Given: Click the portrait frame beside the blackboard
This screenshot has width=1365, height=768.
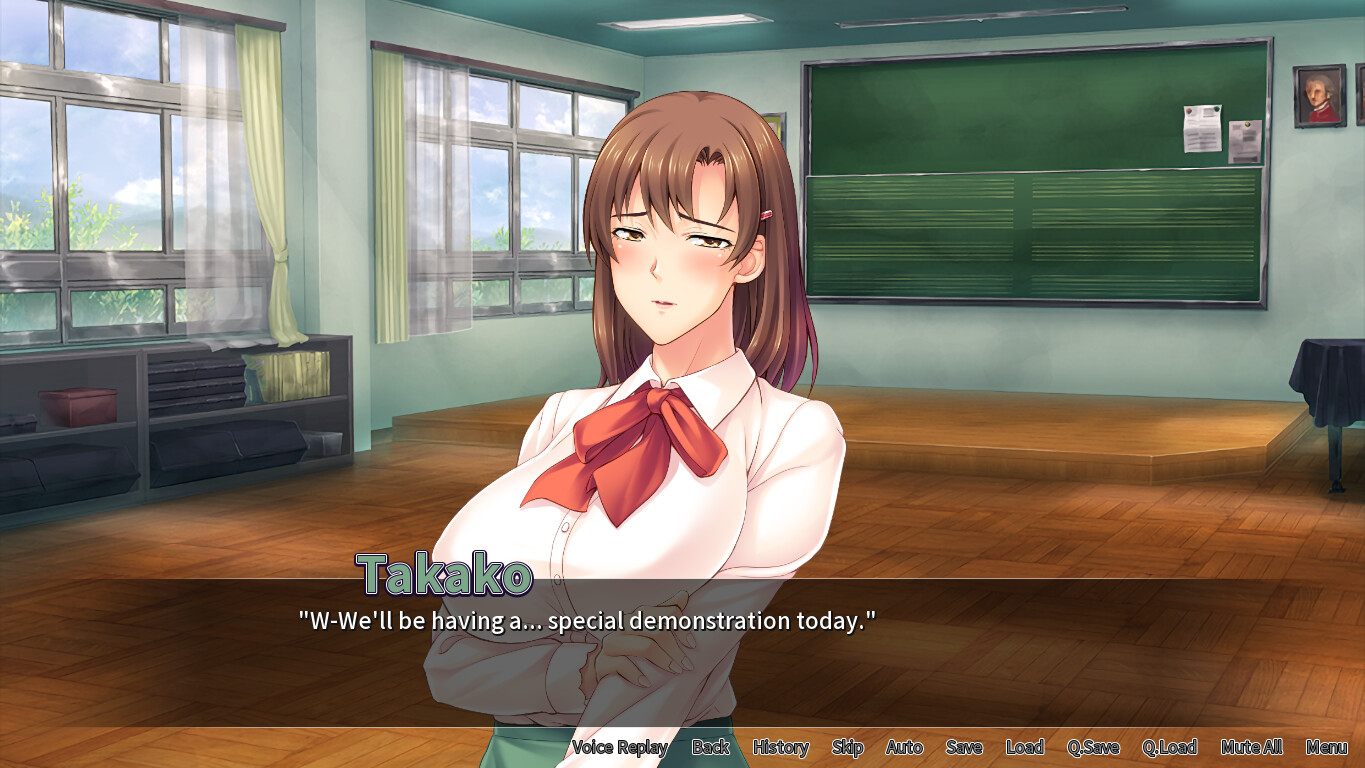Looking at the screenshot, I should point(1320,96).
